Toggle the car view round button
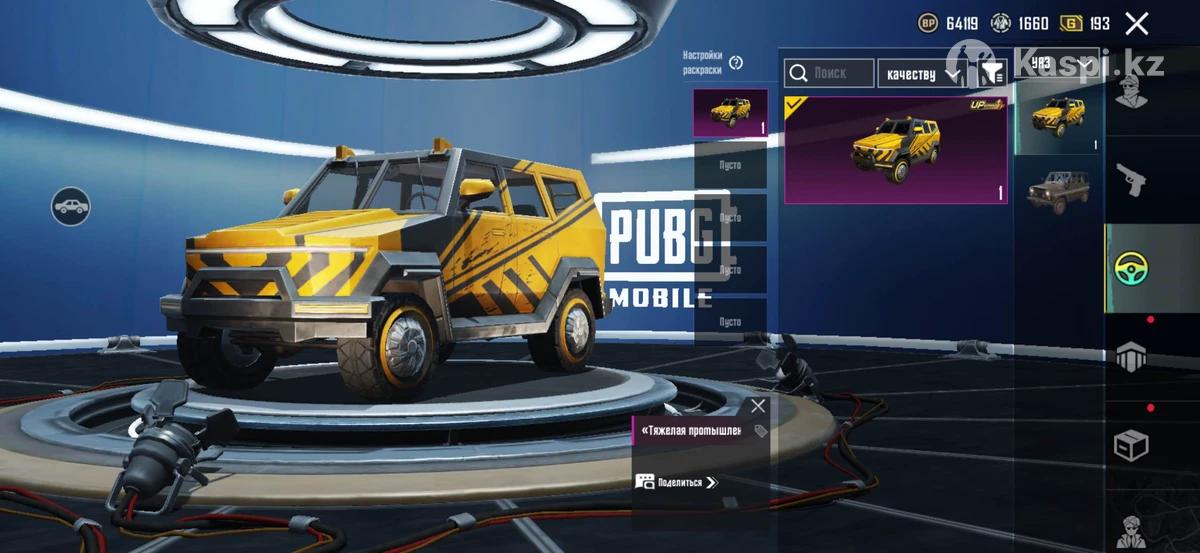The height and width of the screenshot is (553, 1200). (71, 206)
